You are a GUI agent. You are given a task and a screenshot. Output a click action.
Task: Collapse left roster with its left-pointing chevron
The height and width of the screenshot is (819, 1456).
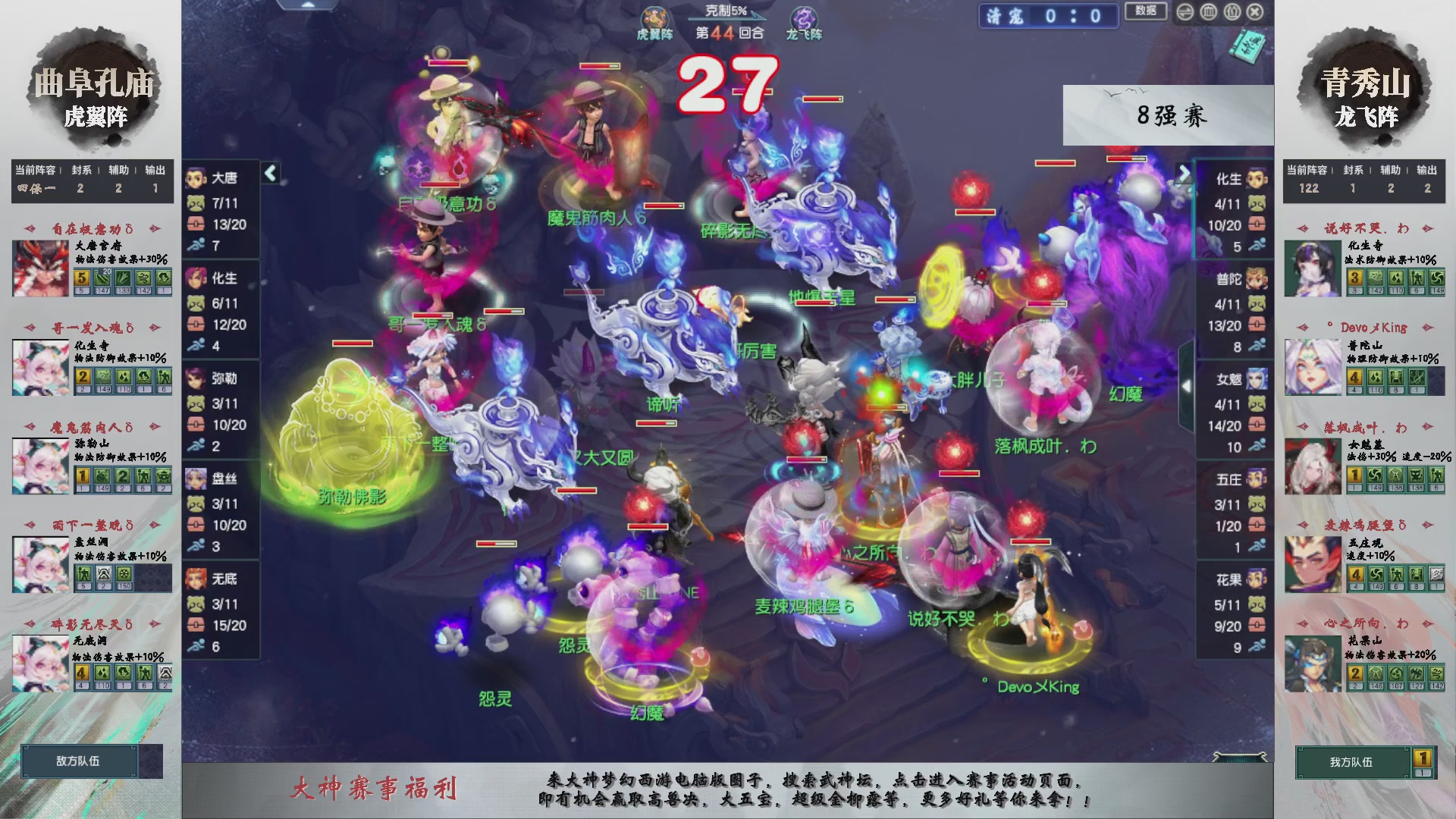(269, 173)
